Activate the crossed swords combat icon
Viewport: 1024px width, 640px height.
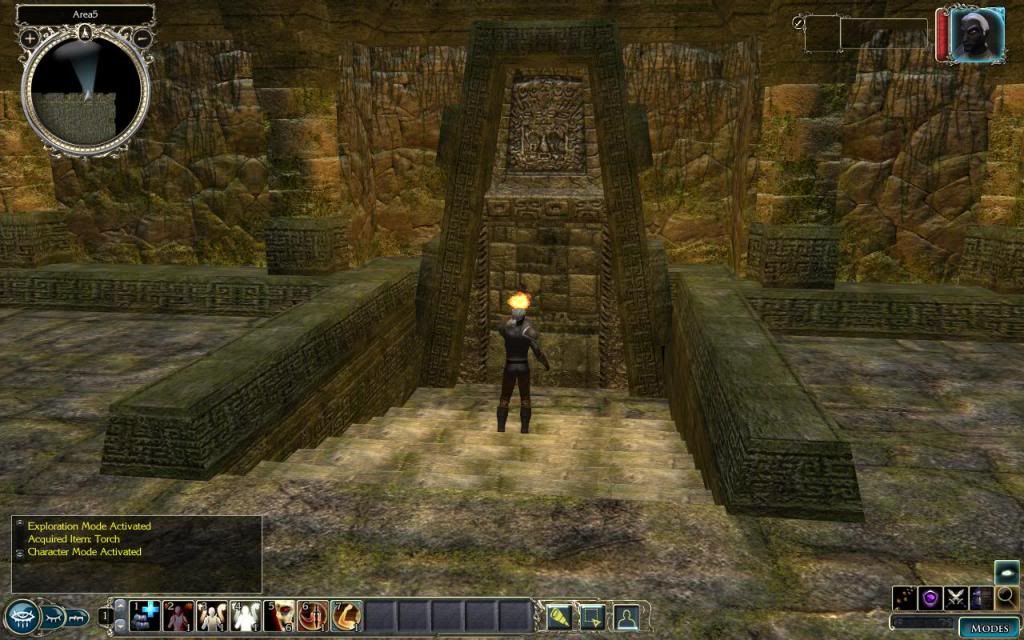956,598
